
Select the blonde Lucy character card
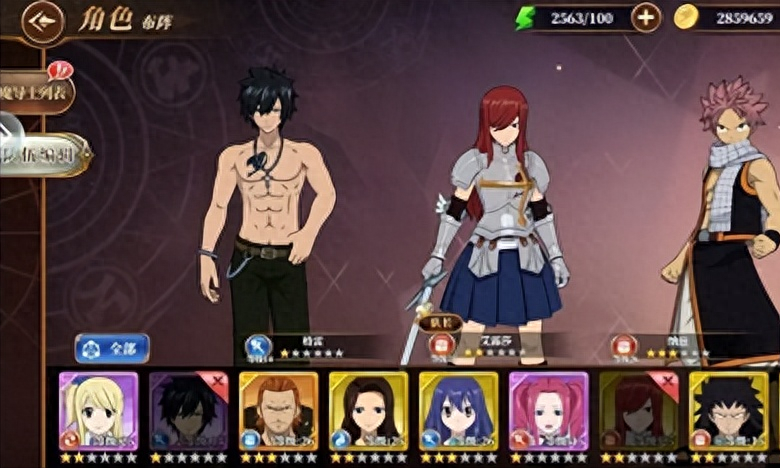click(98, 410)
